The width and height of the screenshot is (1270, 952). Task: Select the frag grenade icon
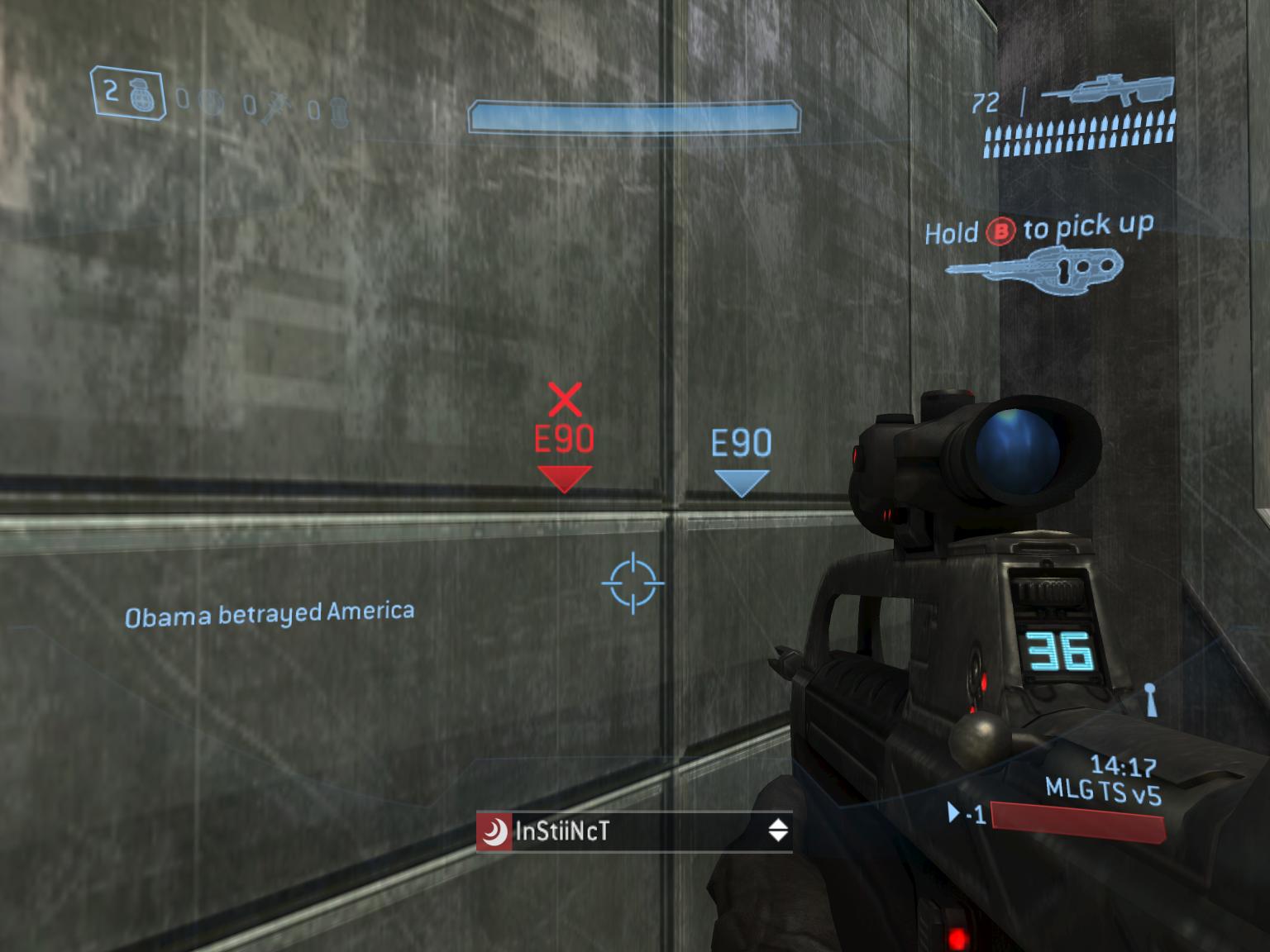142,94
